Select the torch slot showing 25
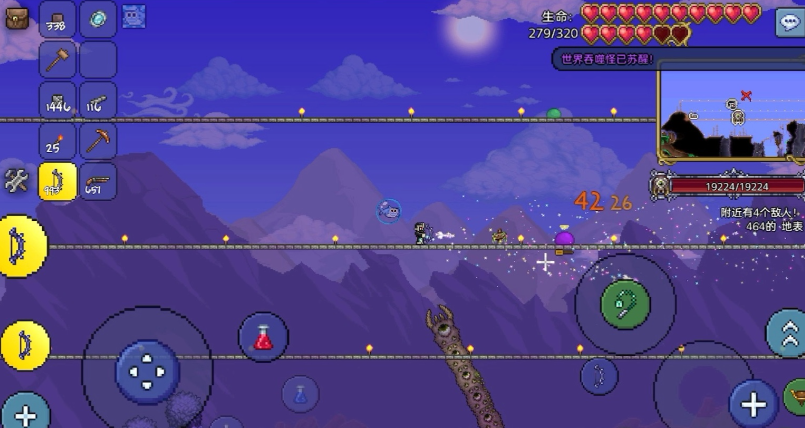Image resolution: width=805 pixels, height=428 pixels. point(58,141)
